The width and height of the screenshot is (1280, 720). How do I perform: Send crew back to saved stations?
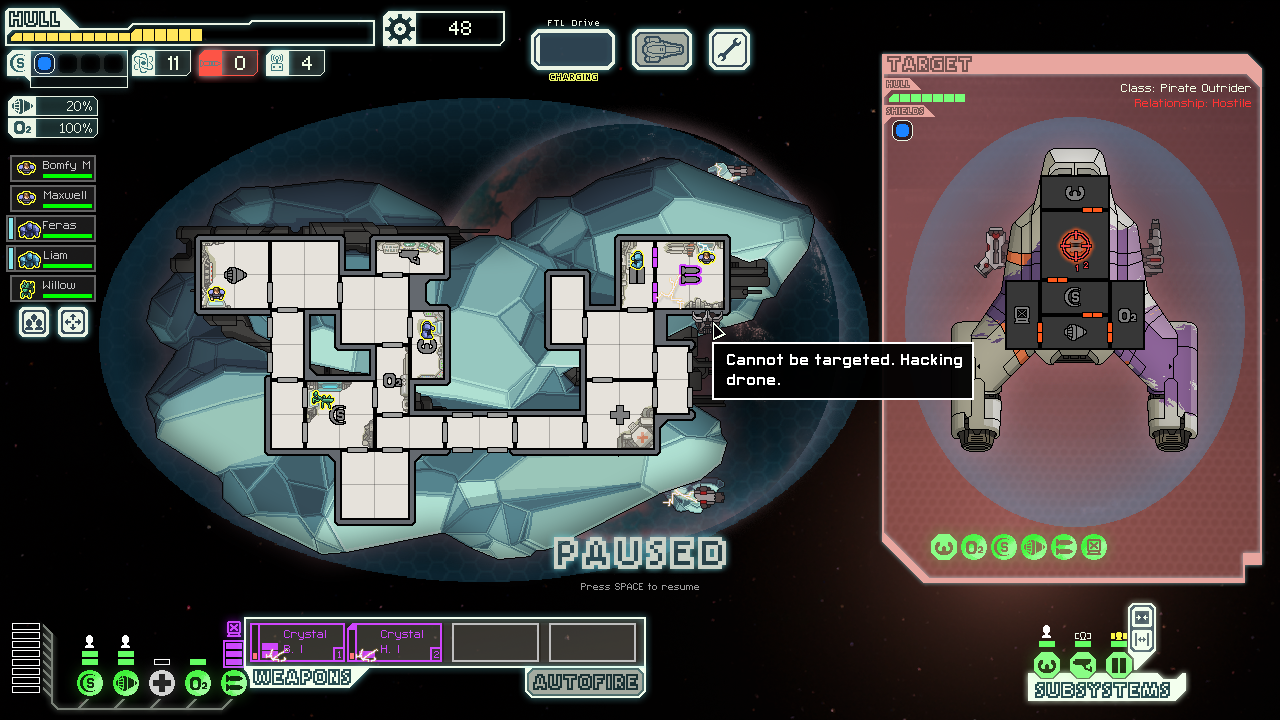pos(73,322)
